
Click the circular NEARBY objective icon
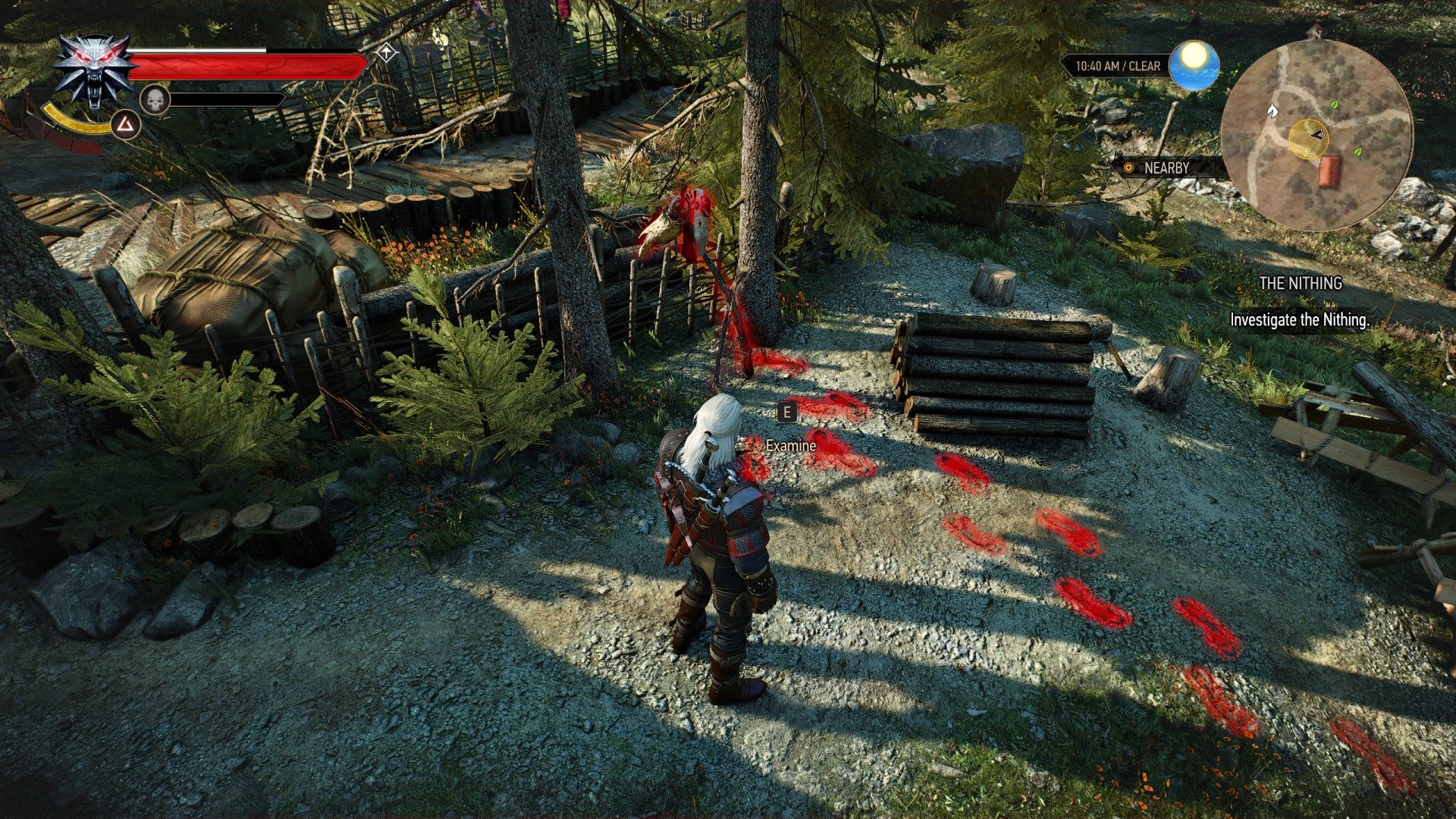click(1128, 168)
